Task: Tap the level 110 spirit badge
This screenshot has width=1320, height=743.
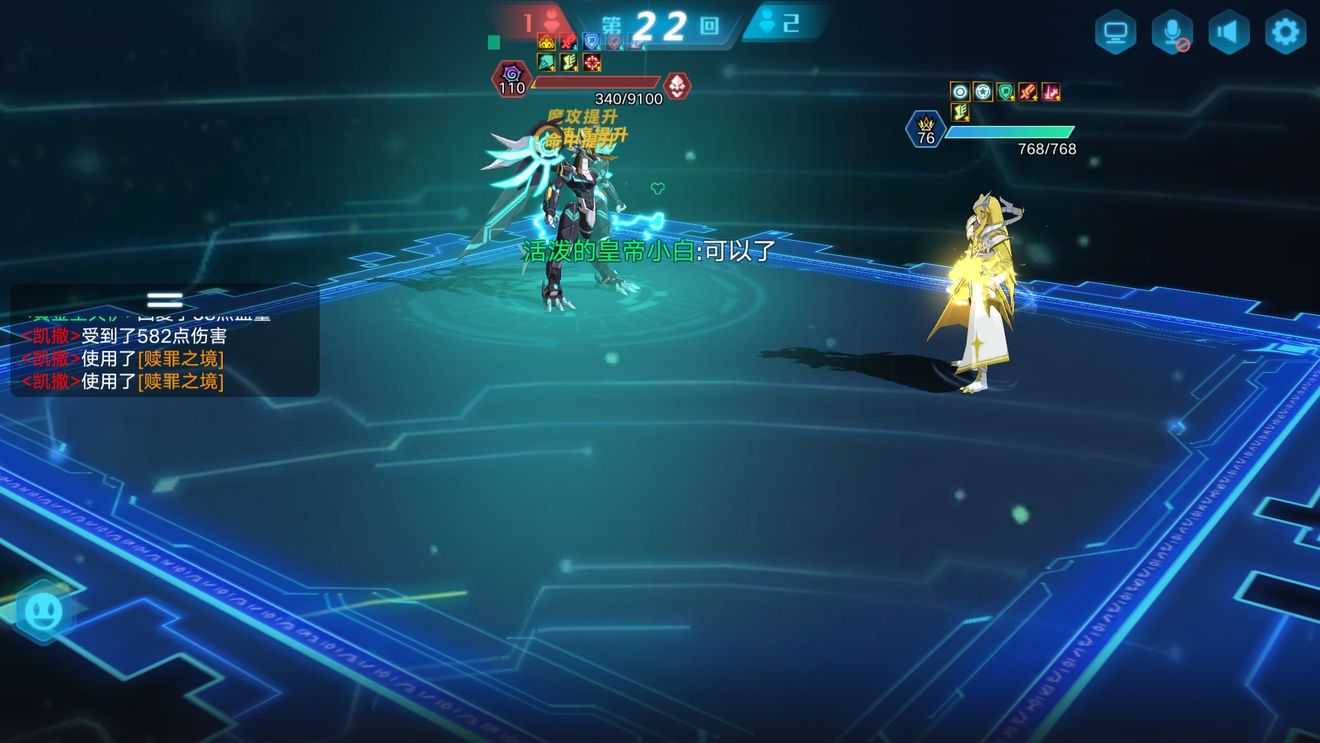Action: [512, 80]
